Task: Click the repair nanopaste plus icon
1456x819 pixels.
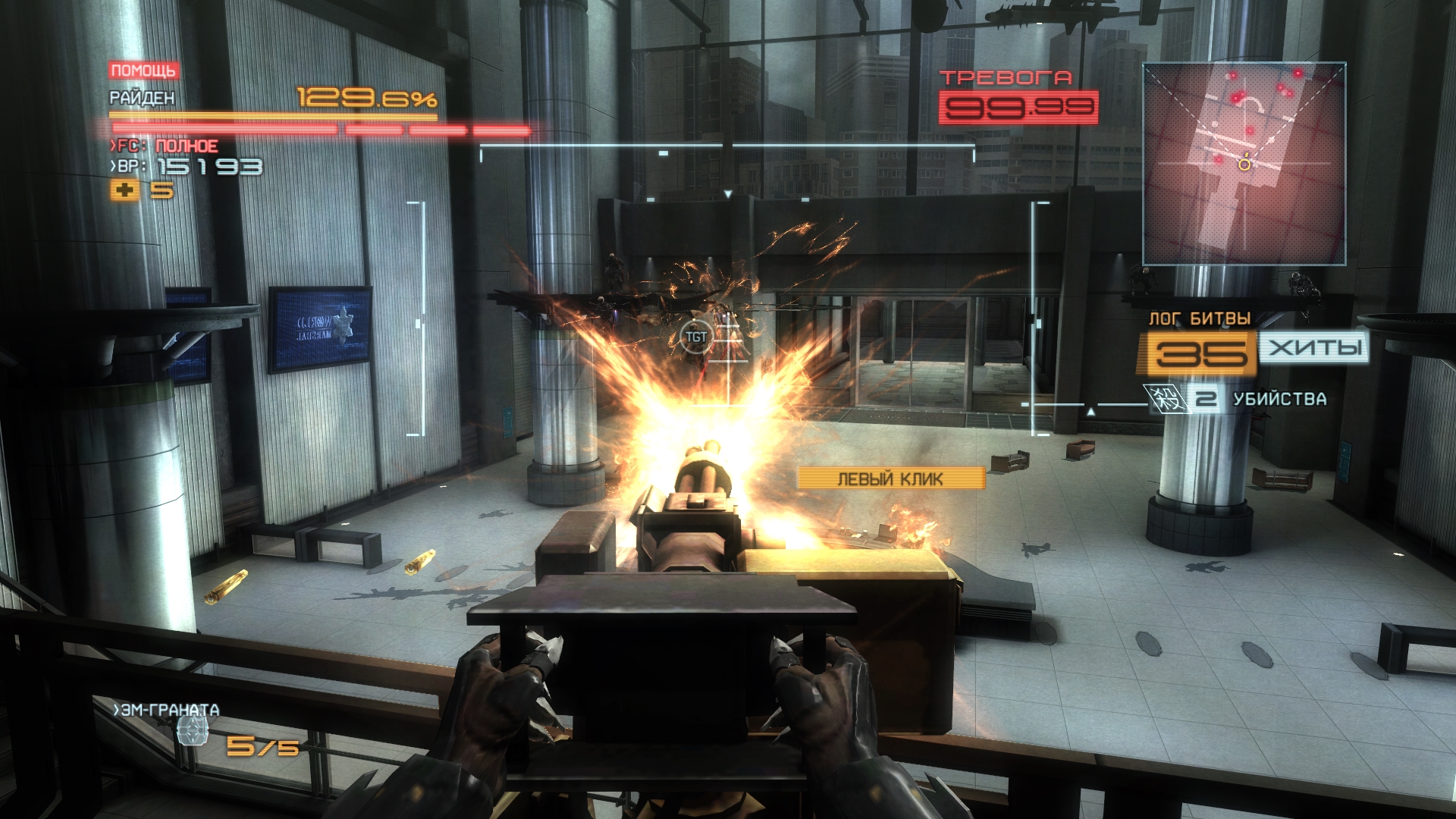Action: (124, 190)
